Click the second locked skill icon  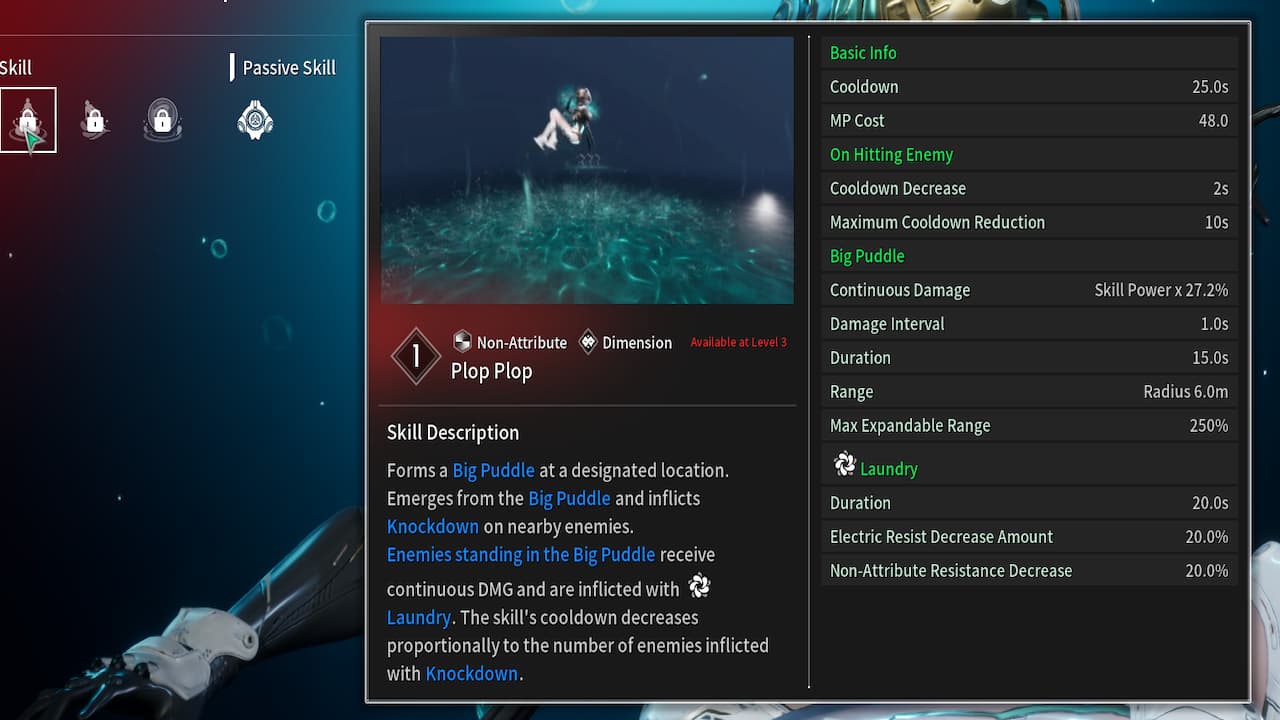tap(93, 118)
